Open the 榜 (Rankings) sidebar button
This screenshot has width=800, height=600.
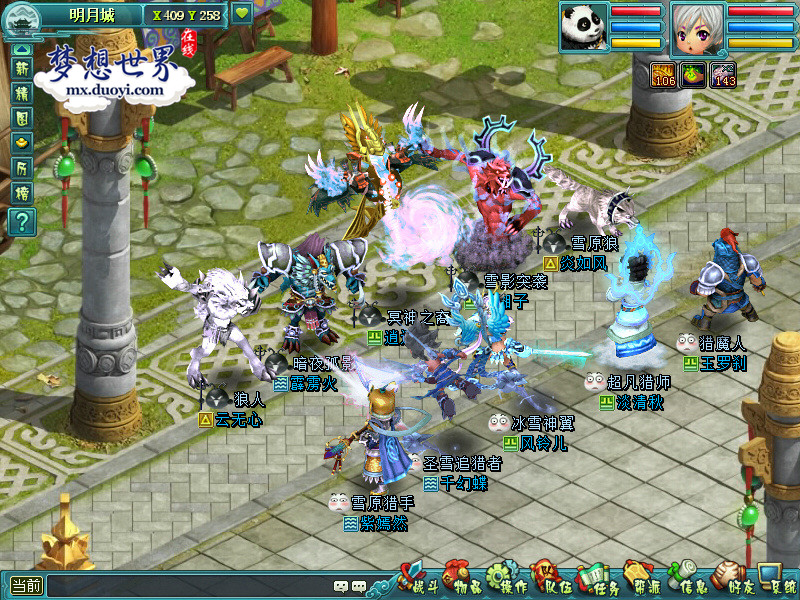(21, 191)
